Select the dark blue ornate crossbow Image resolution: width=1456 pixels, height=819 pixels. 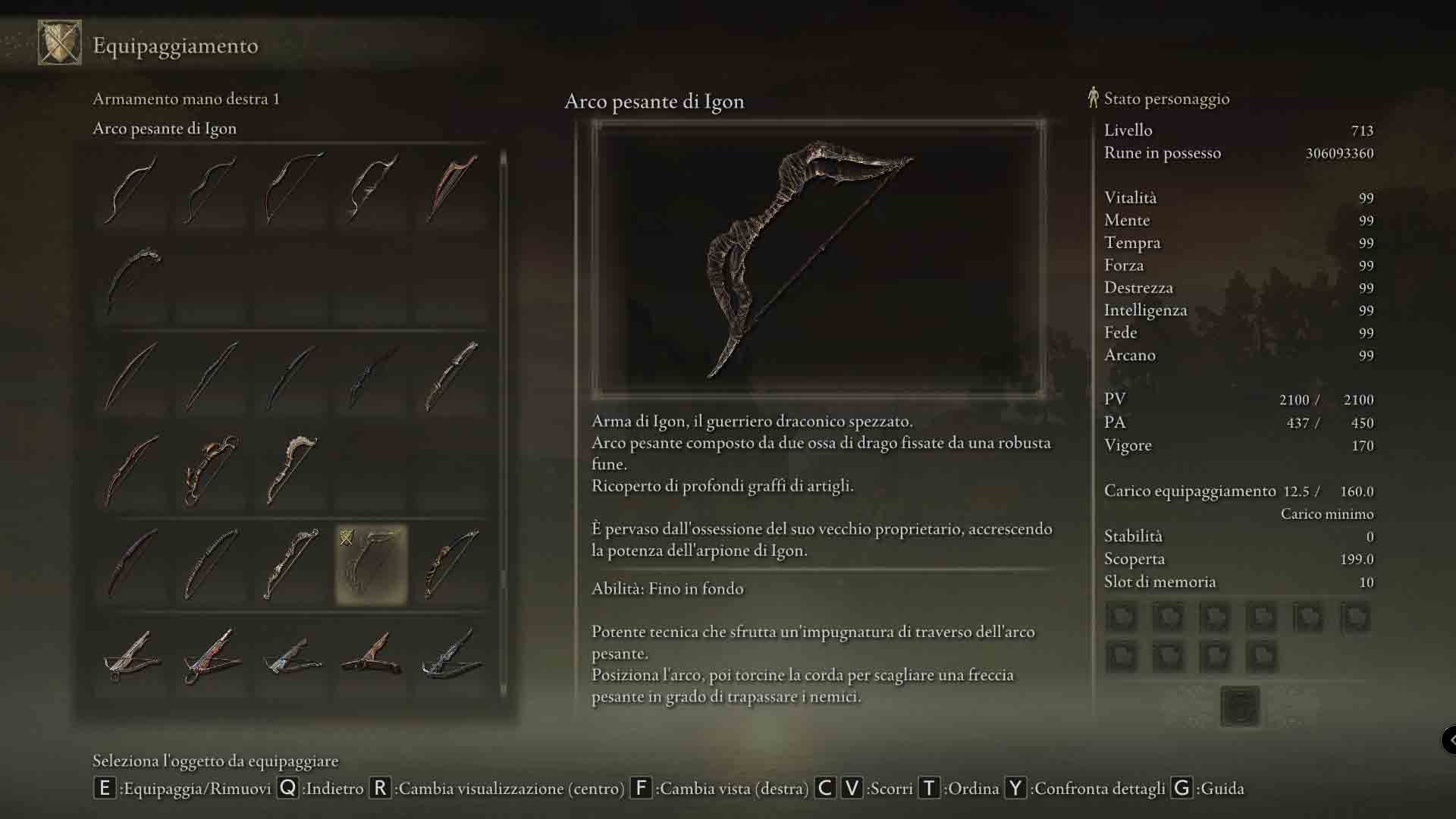451,657
